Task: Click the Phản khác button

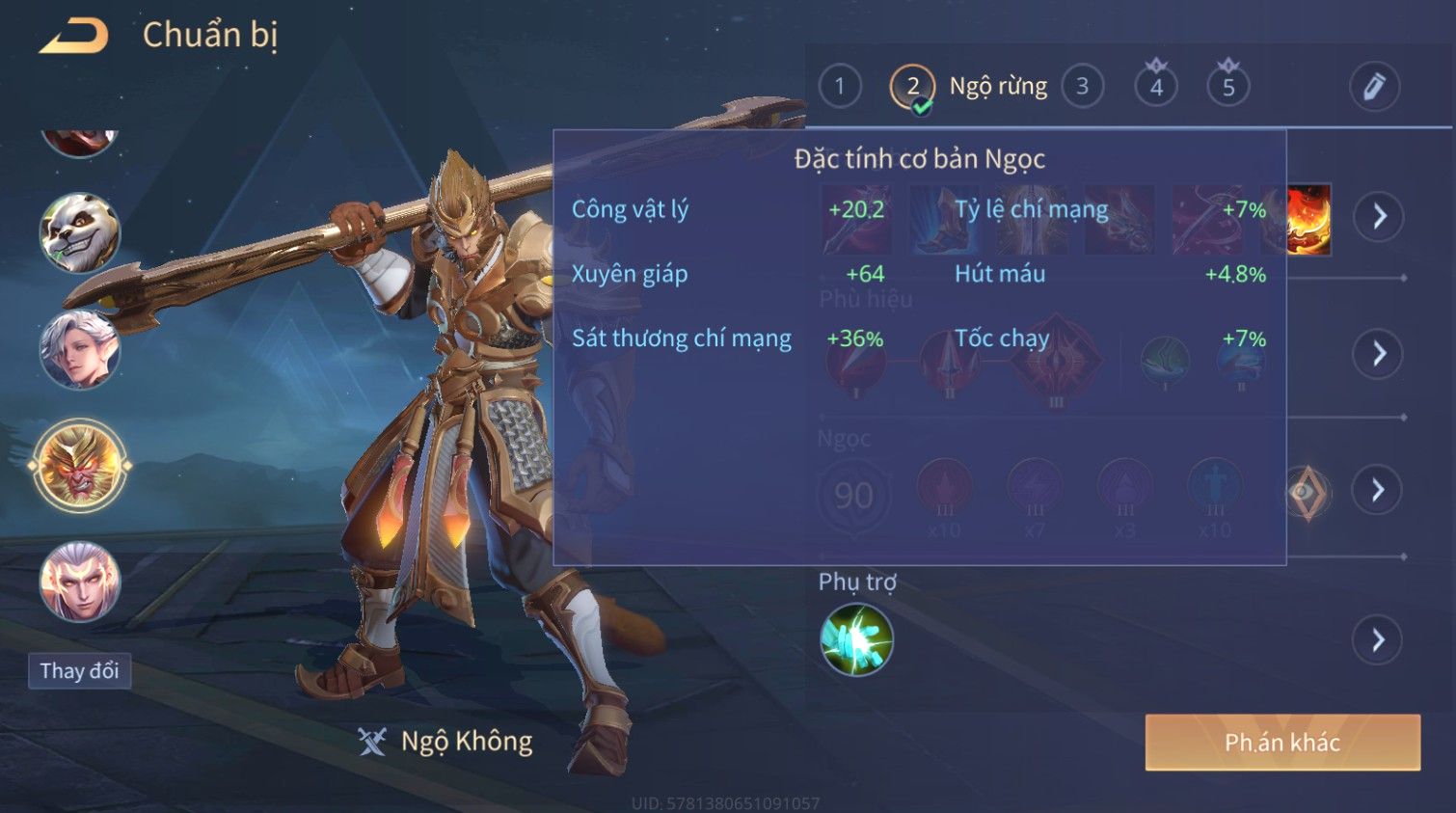Action: click(x=1281, y=742)
